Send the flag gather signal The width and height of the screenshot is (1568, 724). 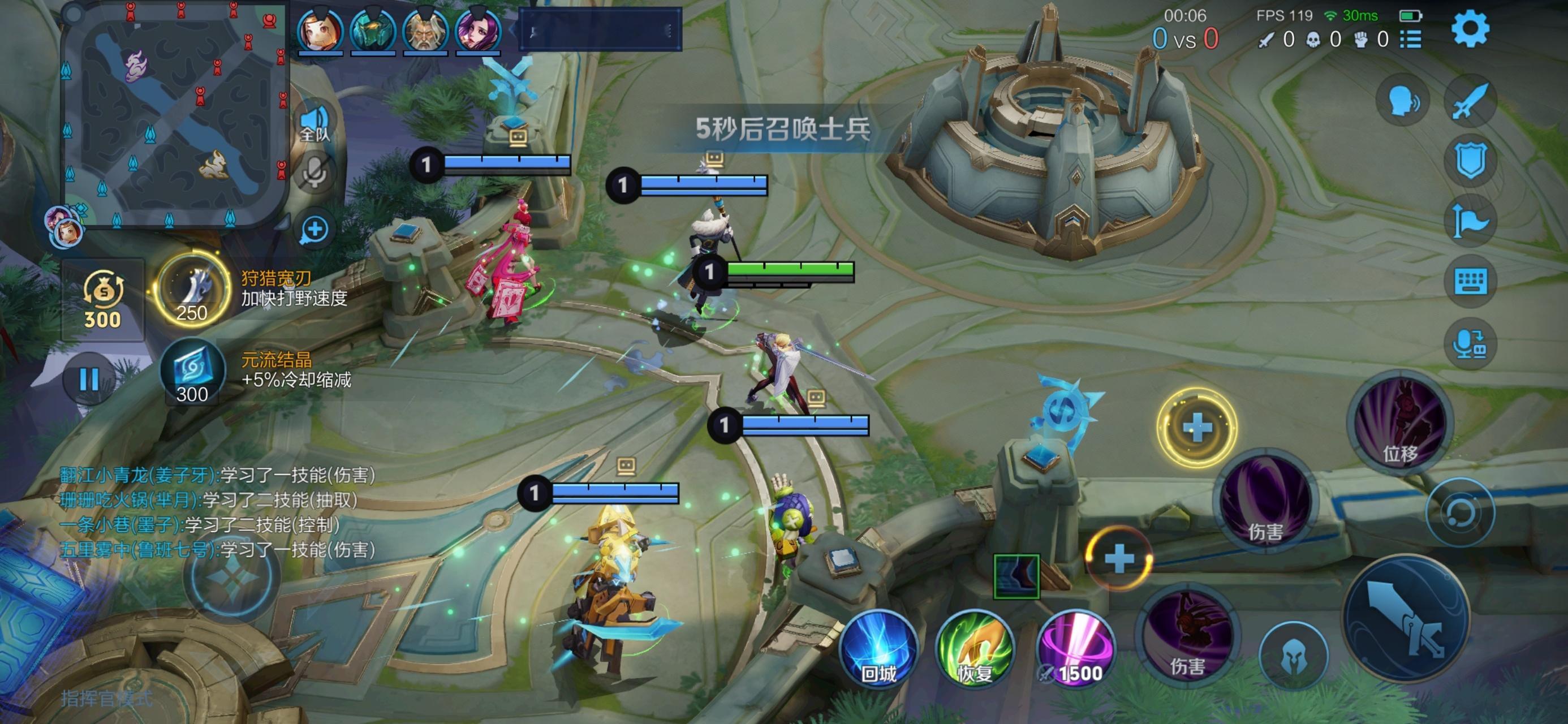[x=1470, y=221]
